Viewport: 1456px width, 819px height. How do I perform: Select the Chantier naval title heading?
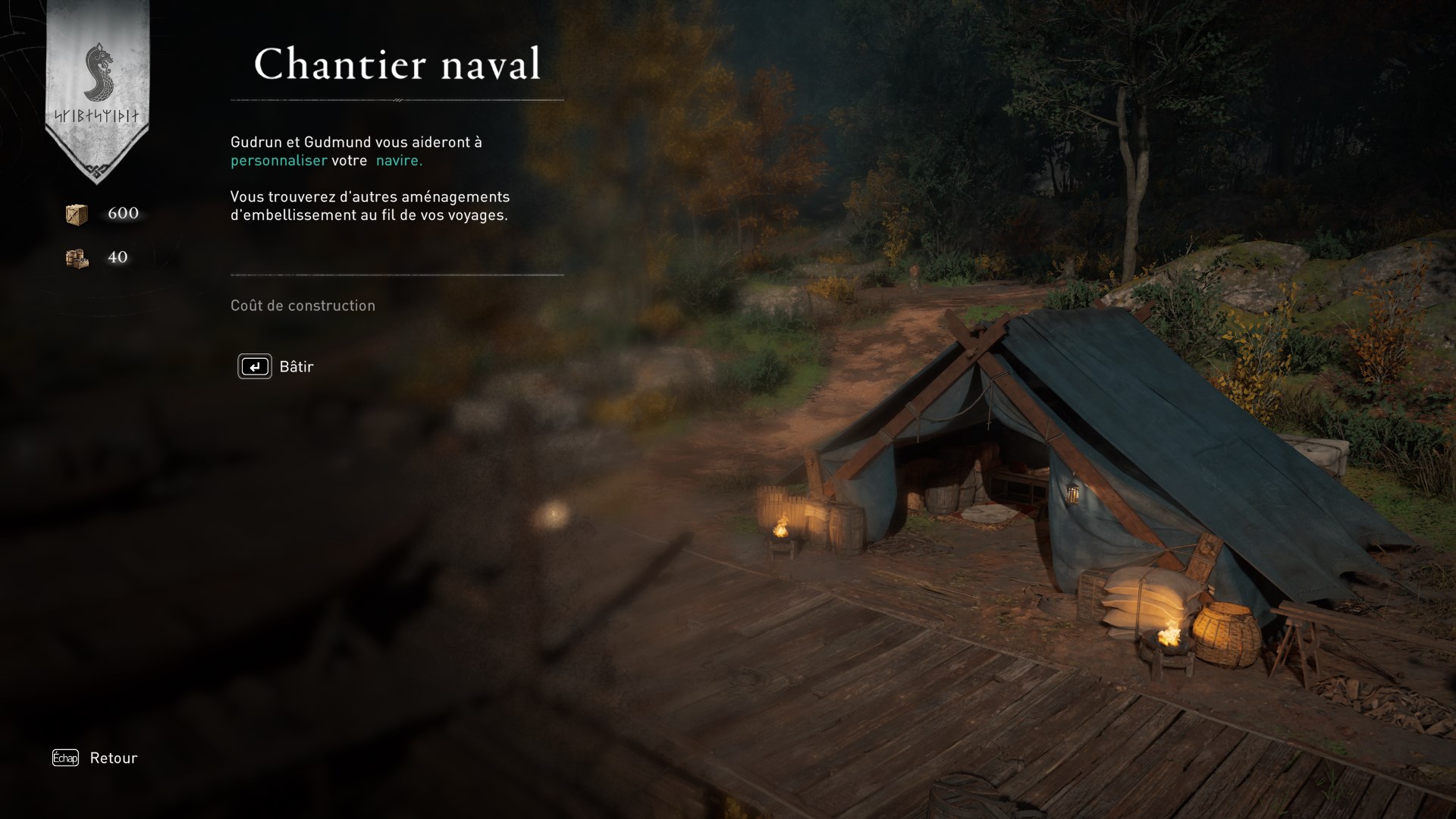[x=397, y=64]
